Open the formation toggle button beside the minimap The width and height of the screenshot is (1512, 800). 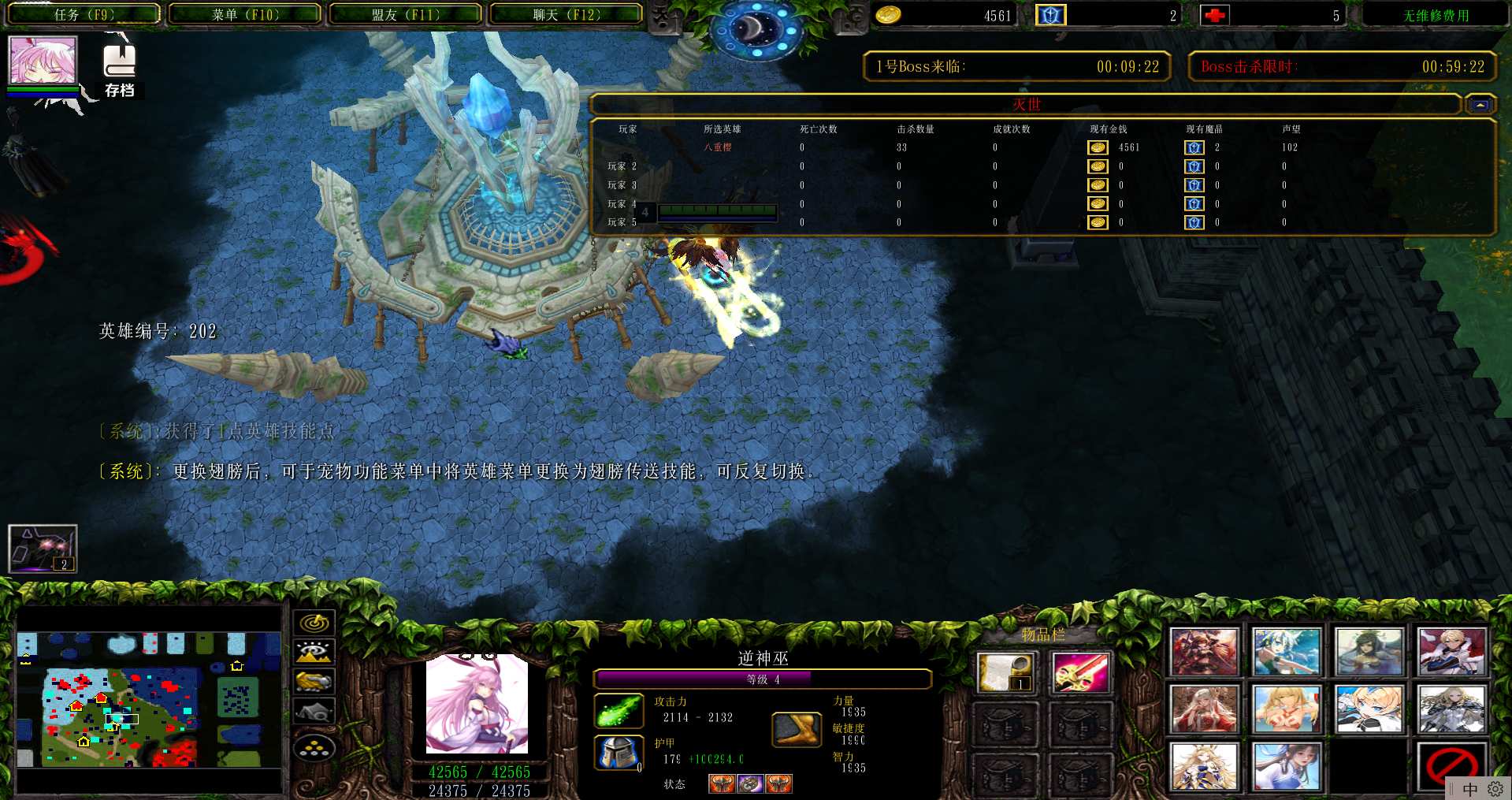(314, 747)
